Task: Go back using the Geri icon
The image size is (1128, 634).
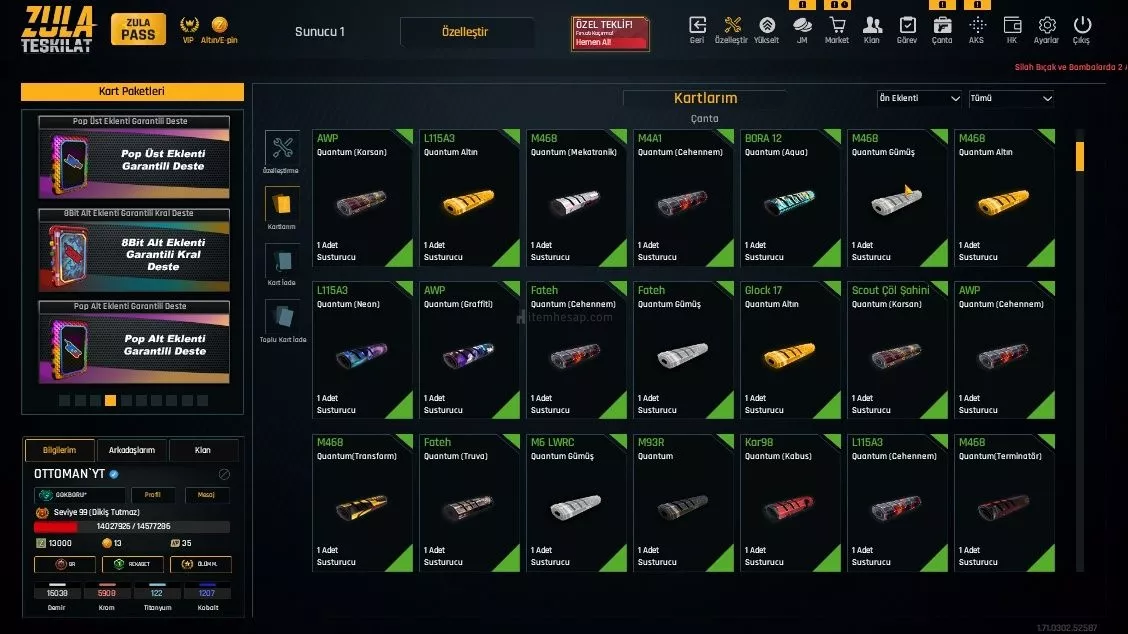Action: click(x=697, y=27)
